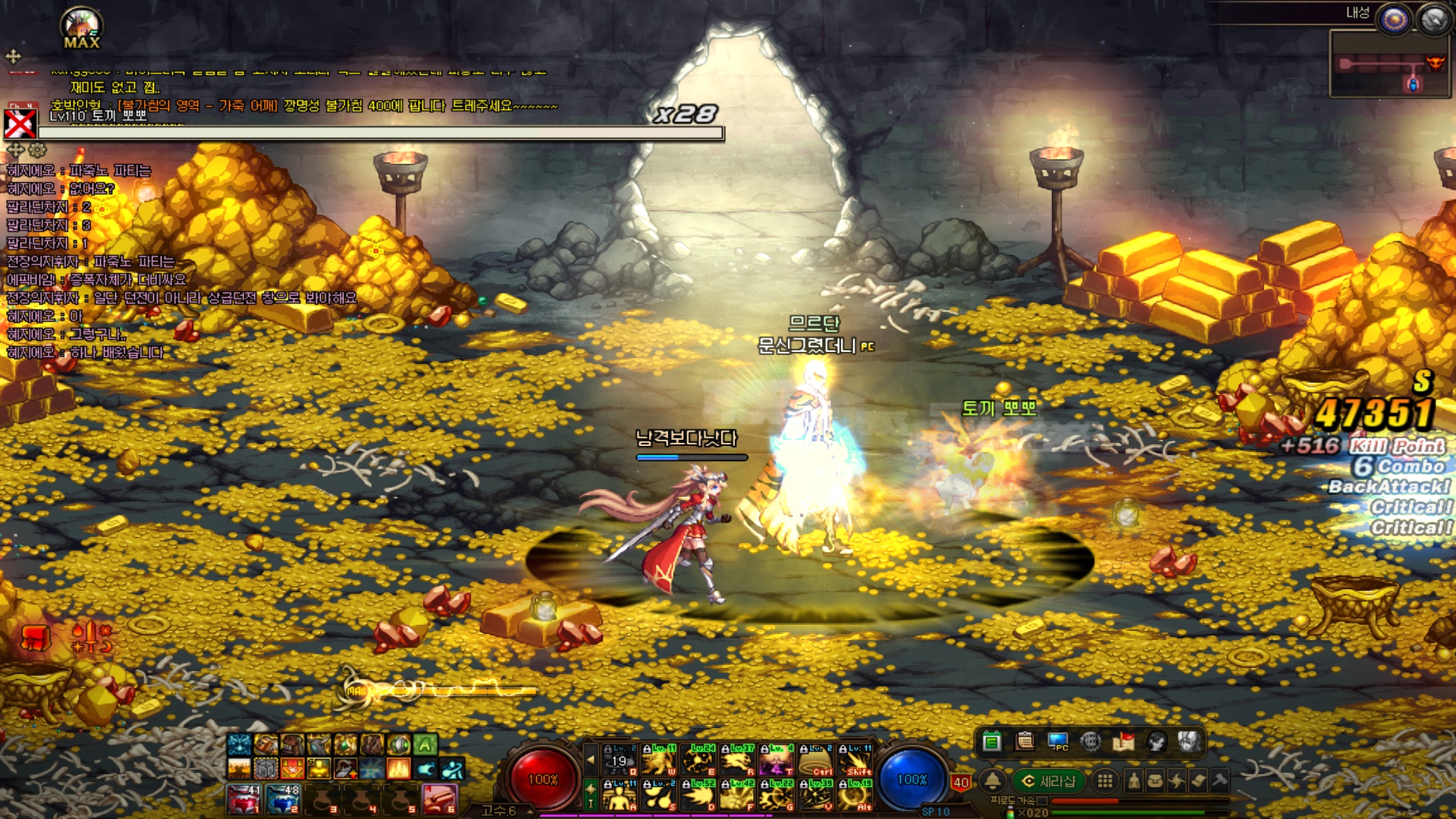Screen dimensions: 1456x819
Task: Open the quest clipboard icon
Action: click(x=1025, y=741)
